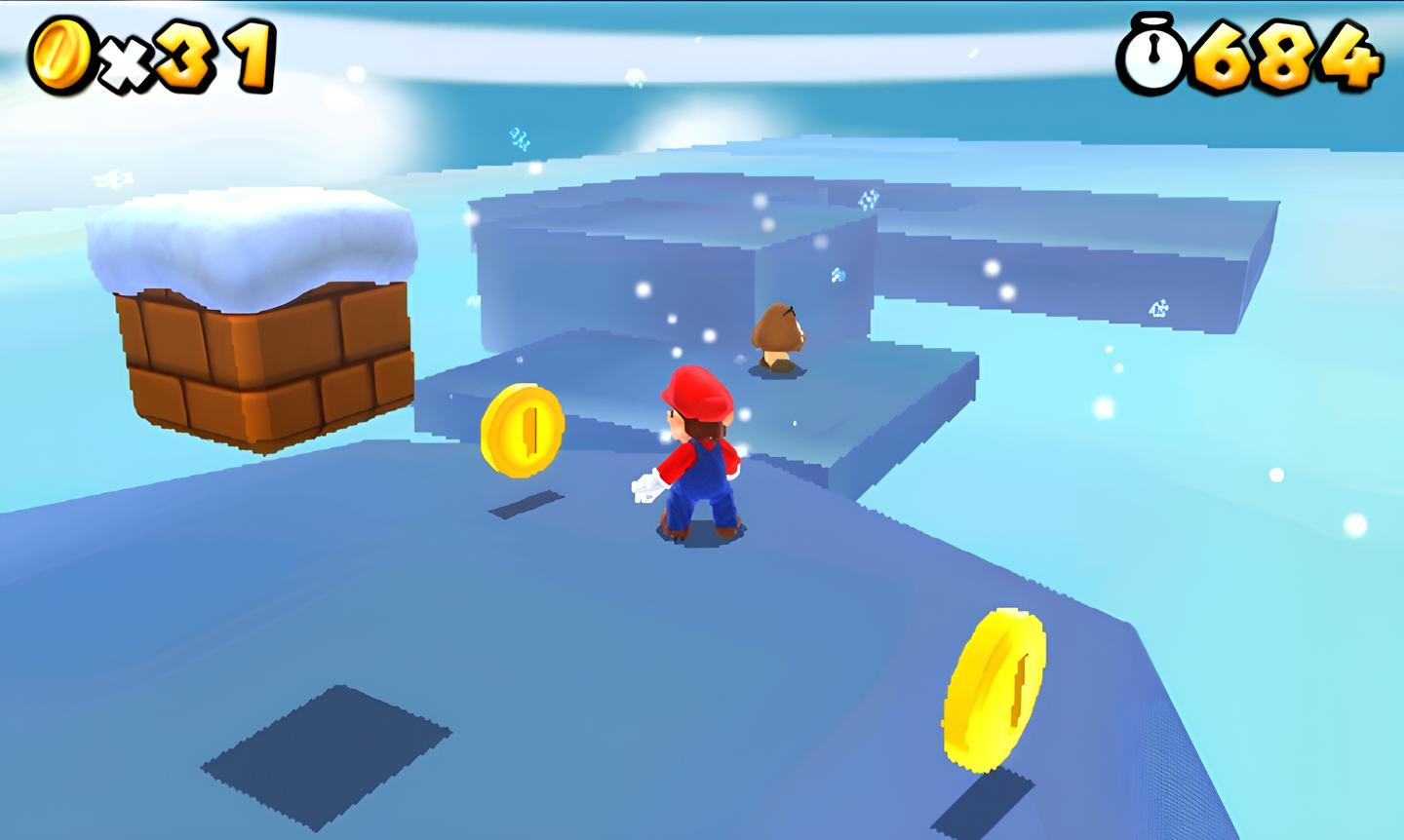Click the multiplication x symbol in the coin counter

(122, 58)
